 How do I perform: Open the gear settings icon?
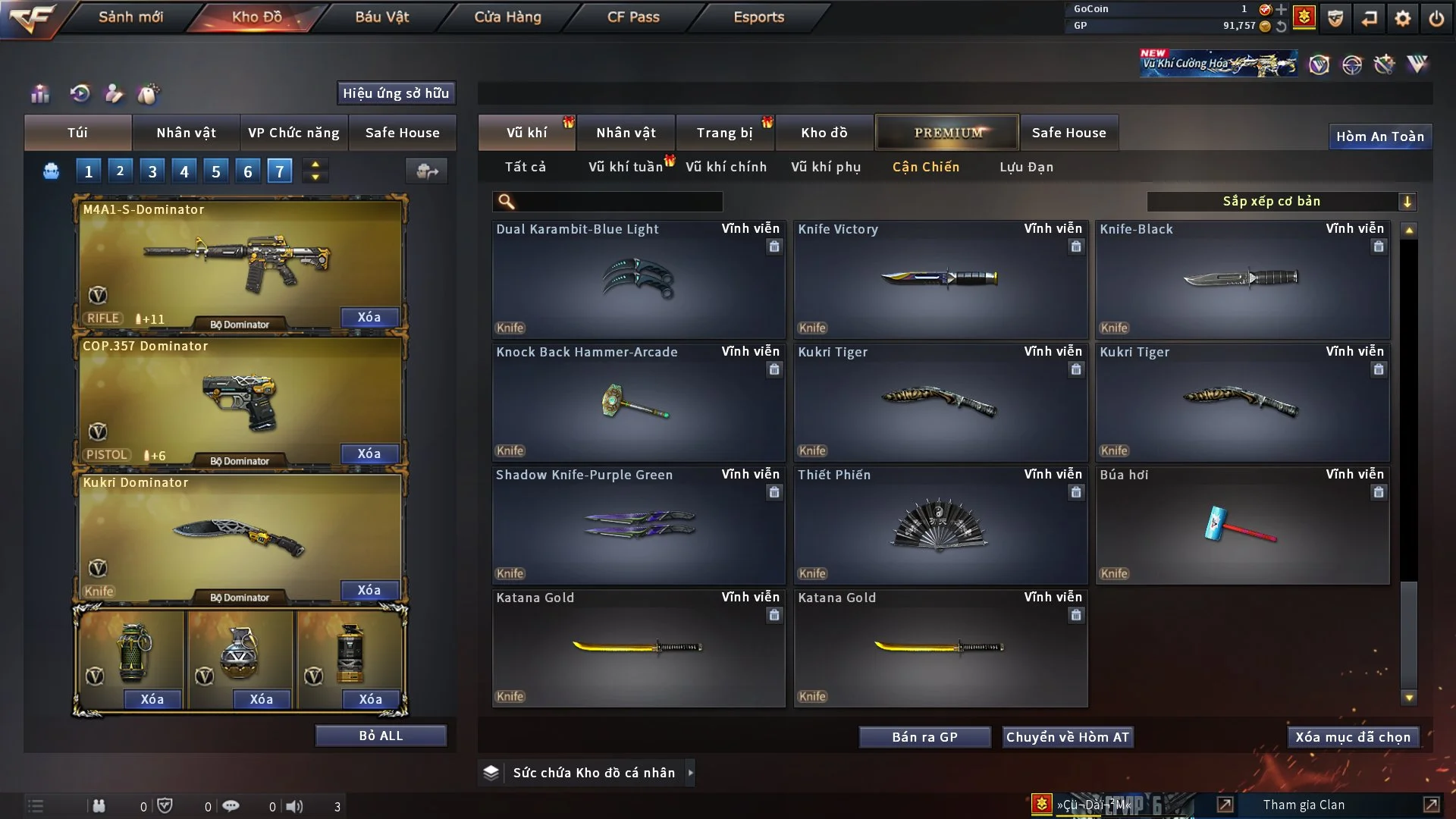tap(1402, 18)
